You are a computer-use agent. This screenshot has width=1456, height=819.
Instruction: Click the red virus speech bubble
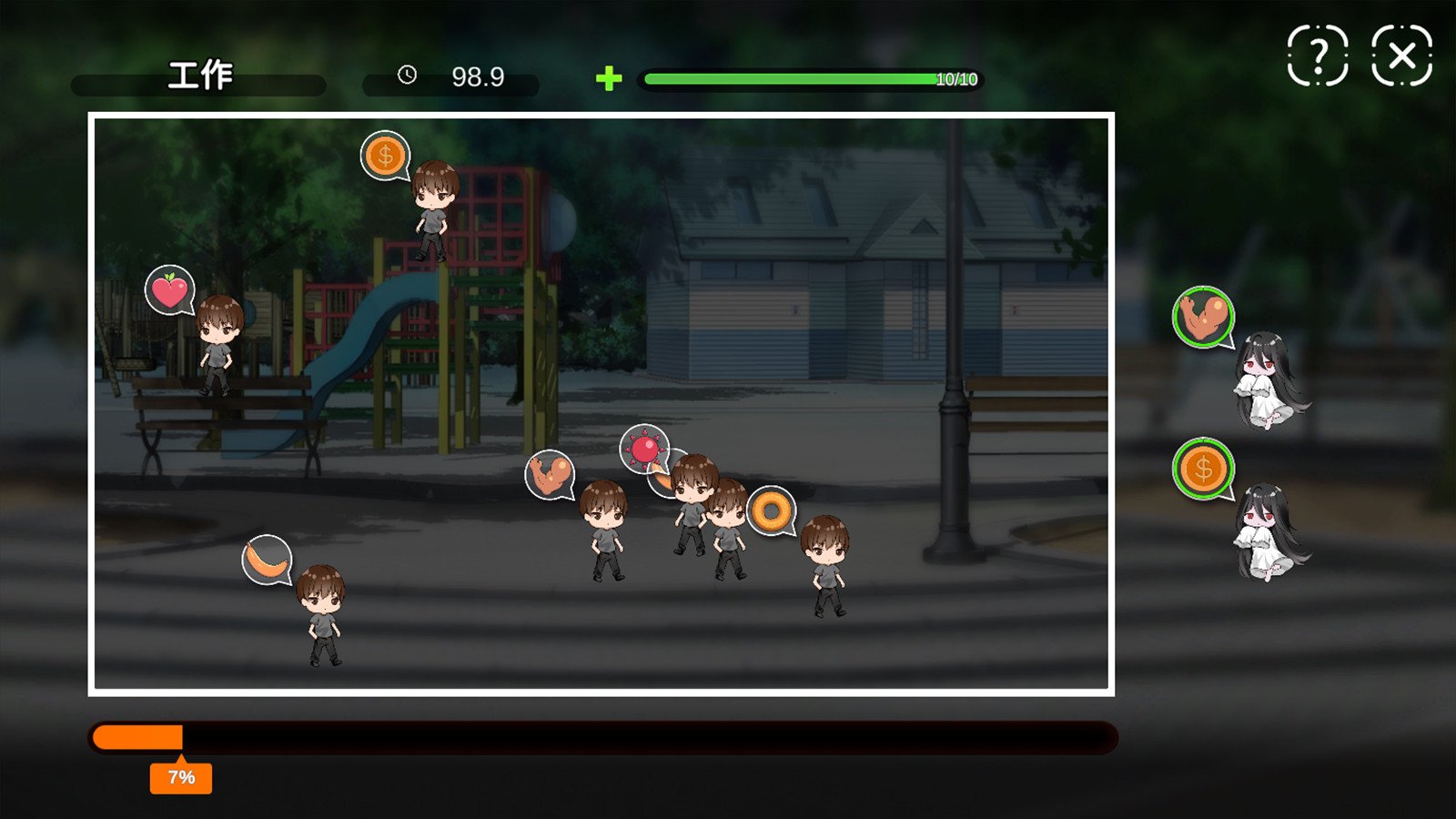(x=645, y=449)
